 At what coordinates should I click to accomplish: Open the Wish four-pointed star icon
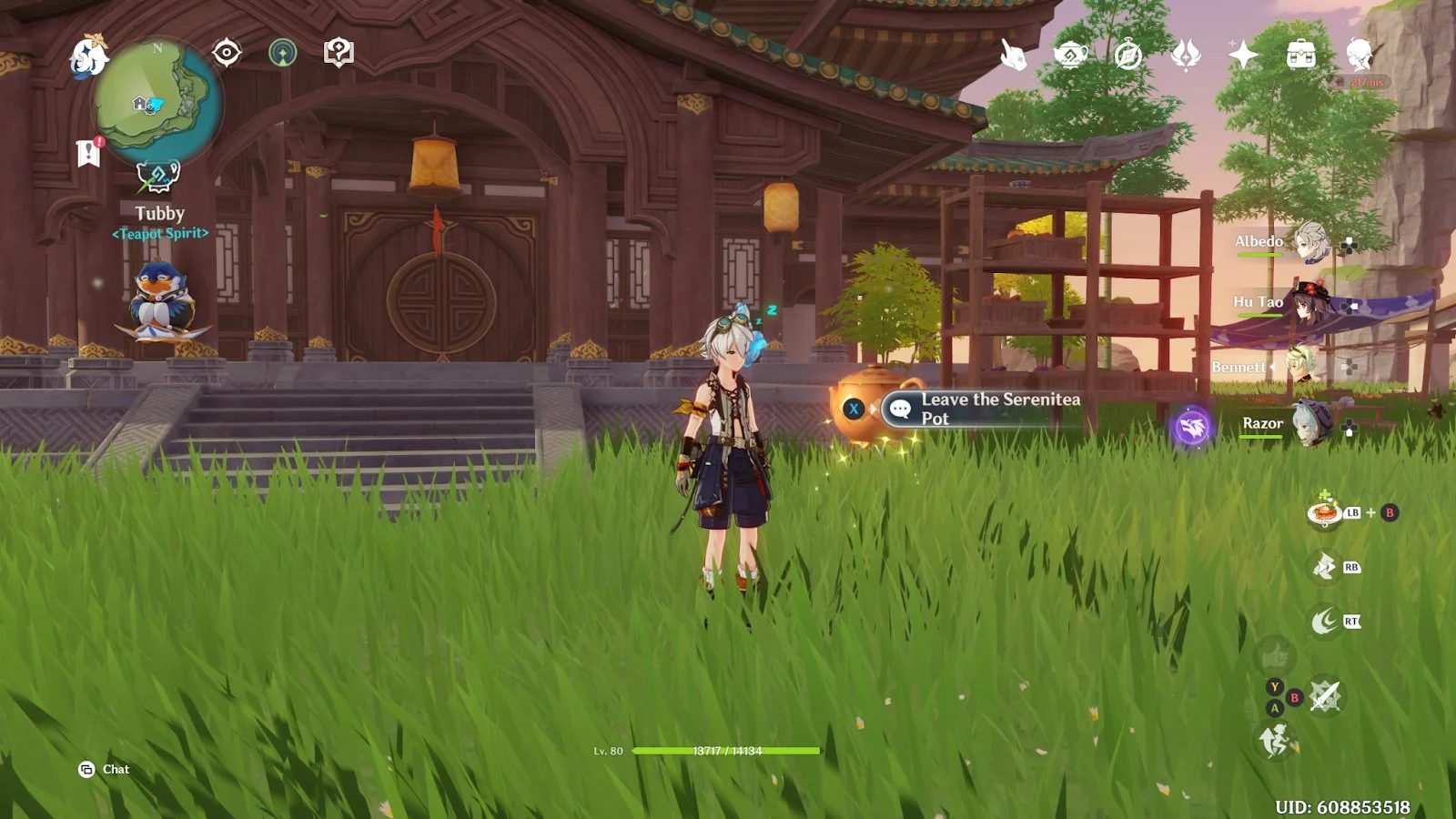(x=1243, y=56)
